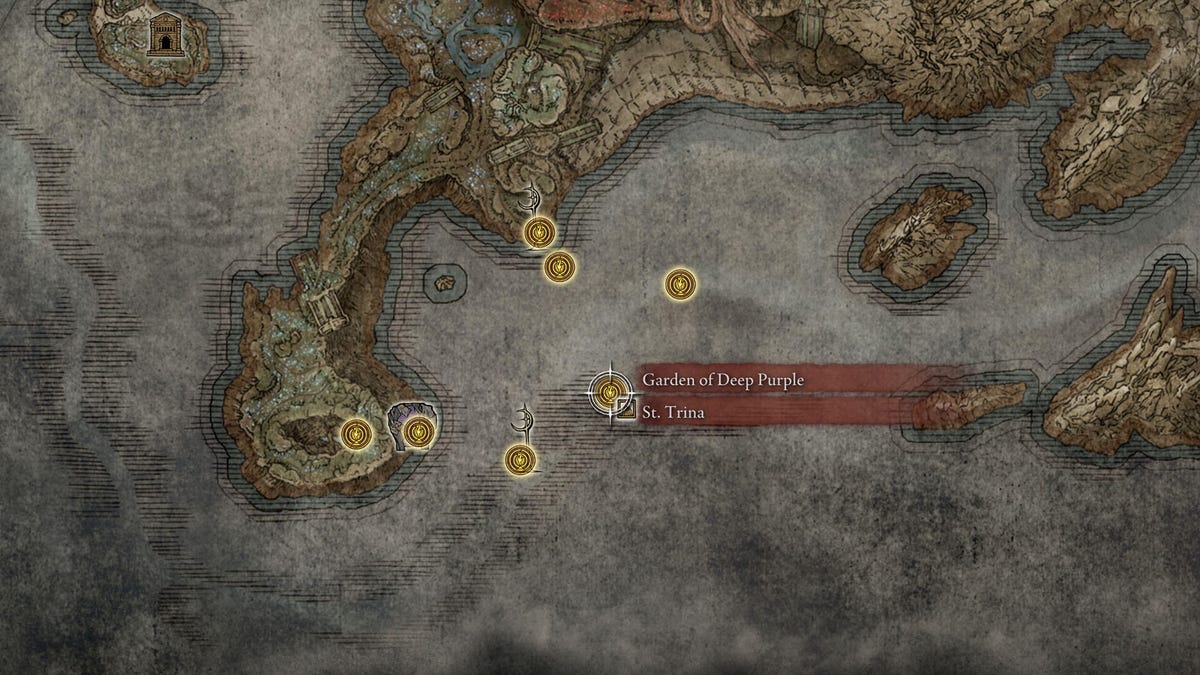Image resolution: width=1200 pixels, height=675 pixels.
Task: Select the highlighted Garden of Deep Purple grace
Action: (x=606, y=391)
